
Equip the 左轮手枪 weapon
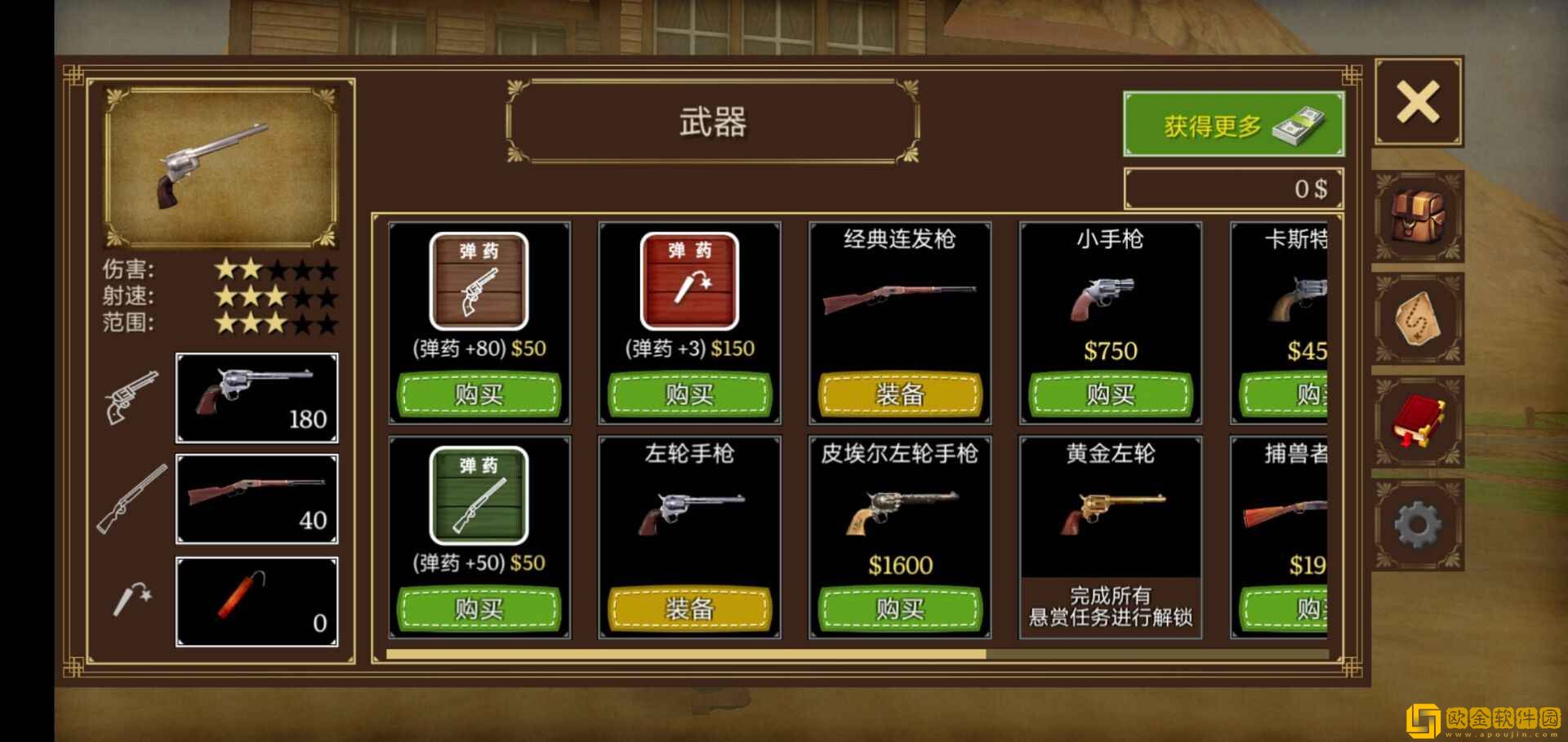click(x=689, y=608)
